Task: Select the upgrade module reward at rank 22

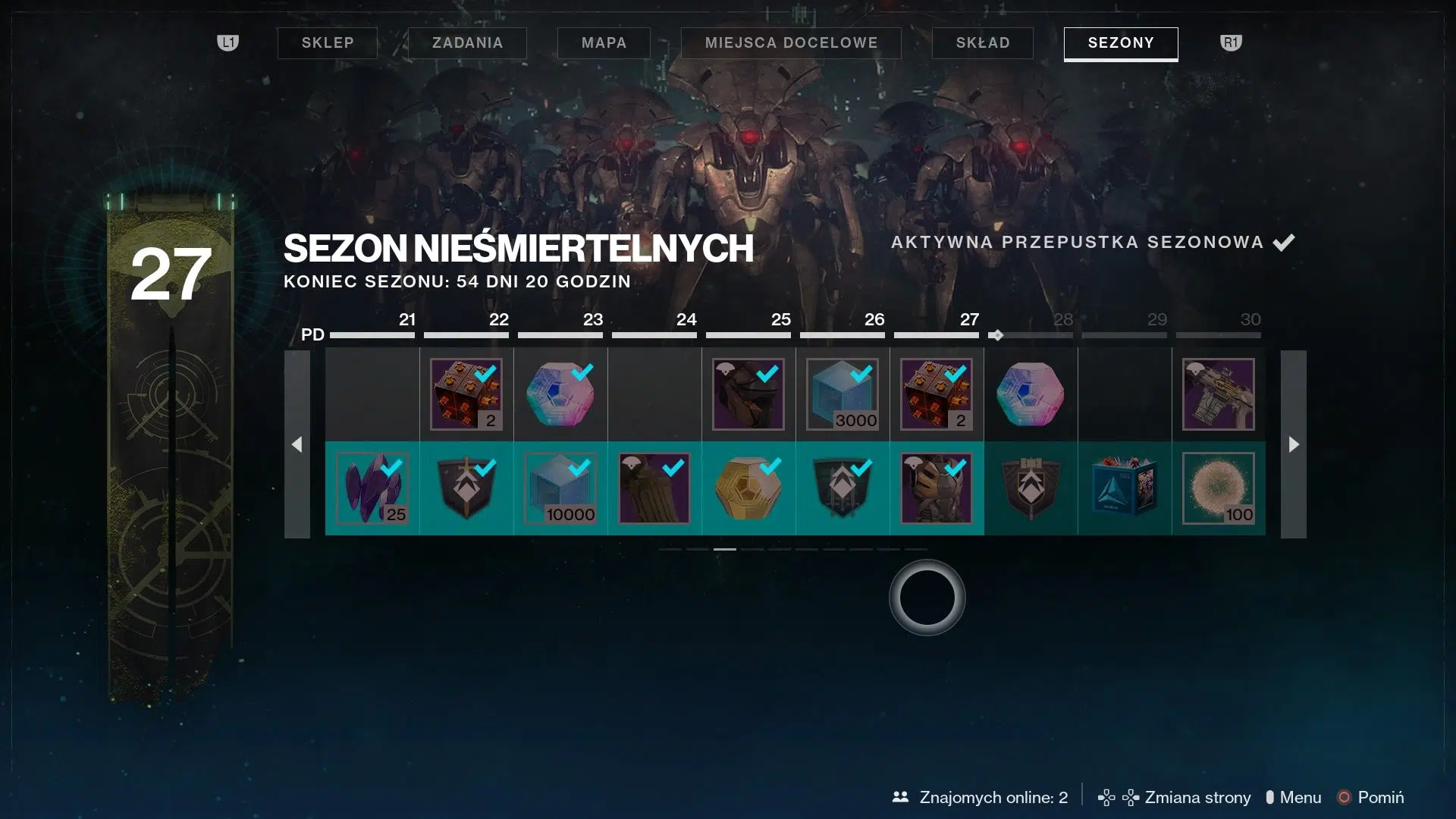Action: pos(466,394)
